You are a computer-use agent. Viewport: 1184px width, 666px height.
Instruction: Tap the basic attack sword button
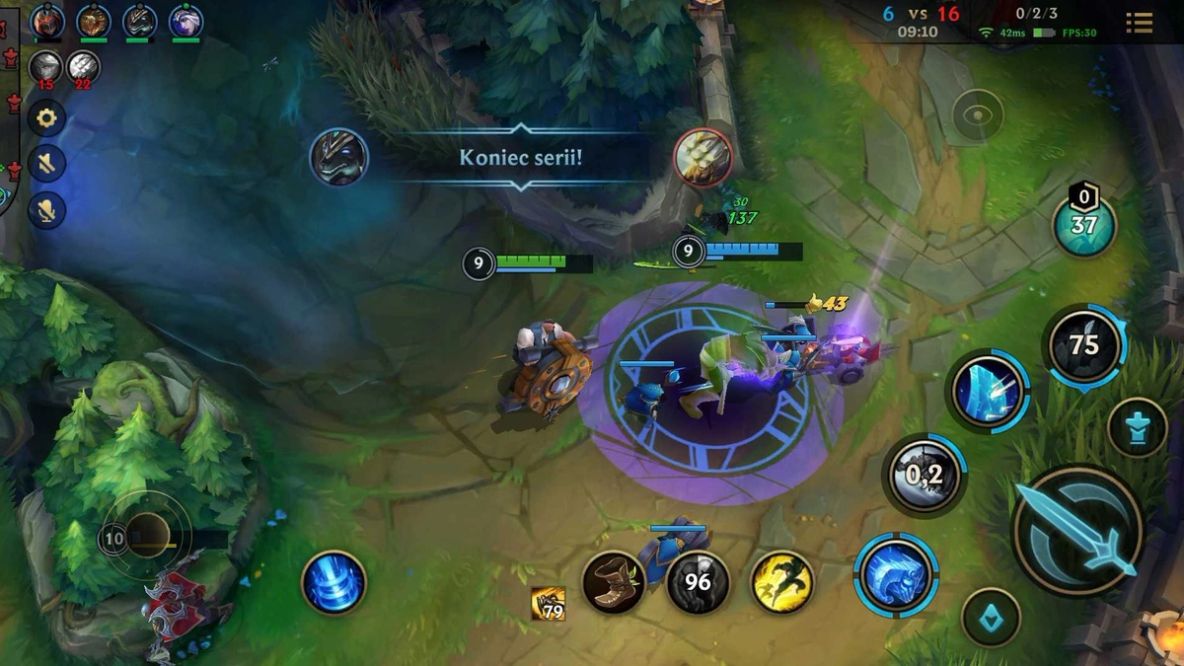(x=1077, y=530)
